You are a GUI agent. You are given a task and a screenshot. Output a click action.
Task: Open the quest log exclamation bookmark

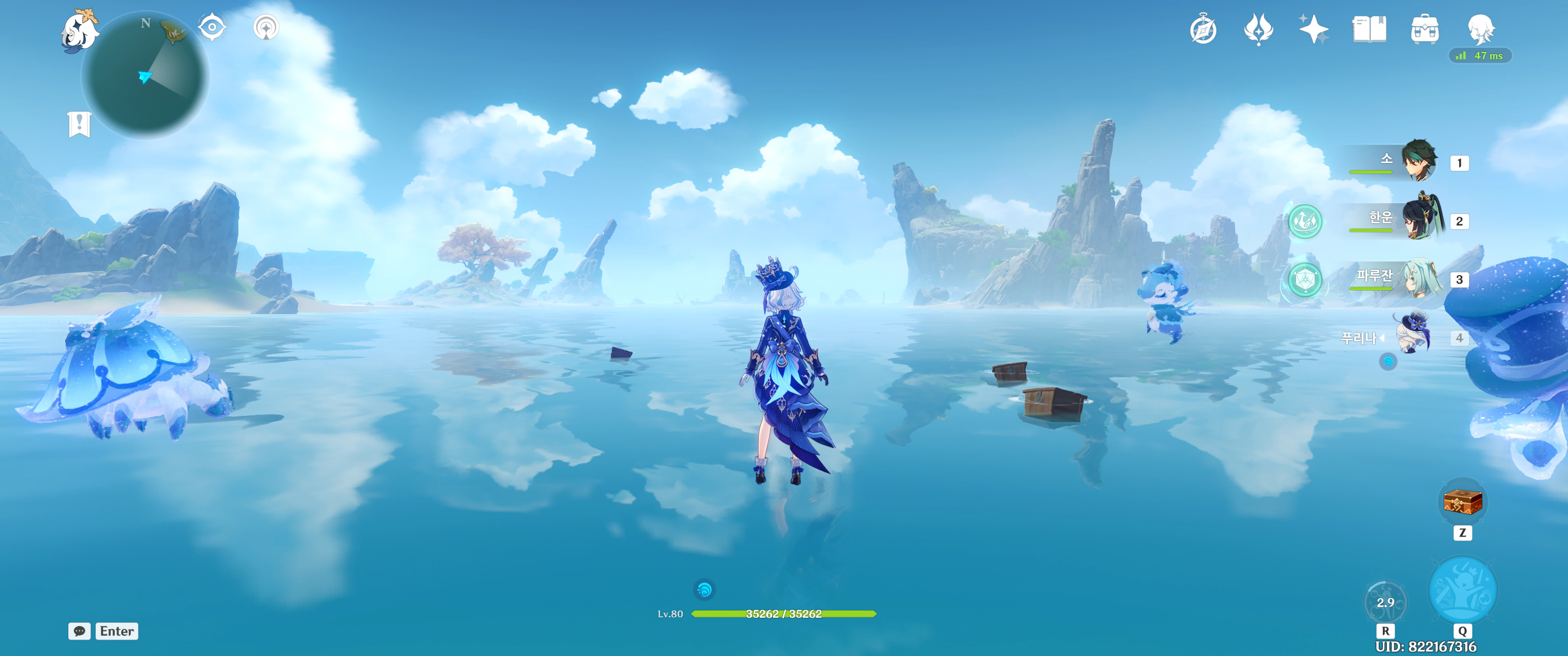79,124
